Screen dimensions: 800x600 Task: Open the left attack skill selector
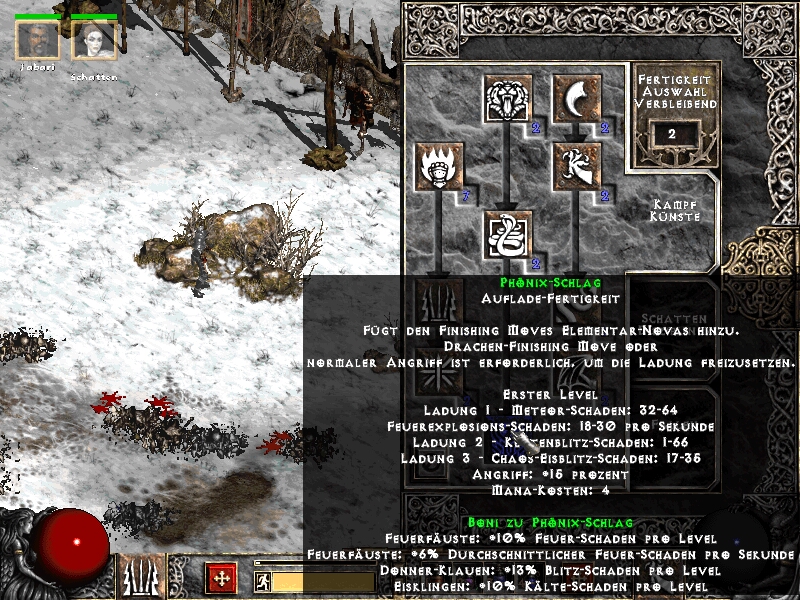(x=140, y=578)
